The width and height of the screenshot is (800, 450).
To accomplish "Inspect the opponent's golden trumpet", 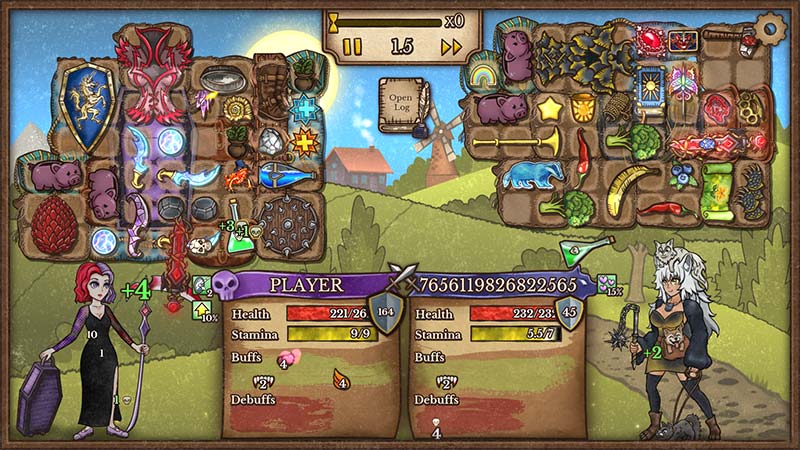I will pos(512,141).
